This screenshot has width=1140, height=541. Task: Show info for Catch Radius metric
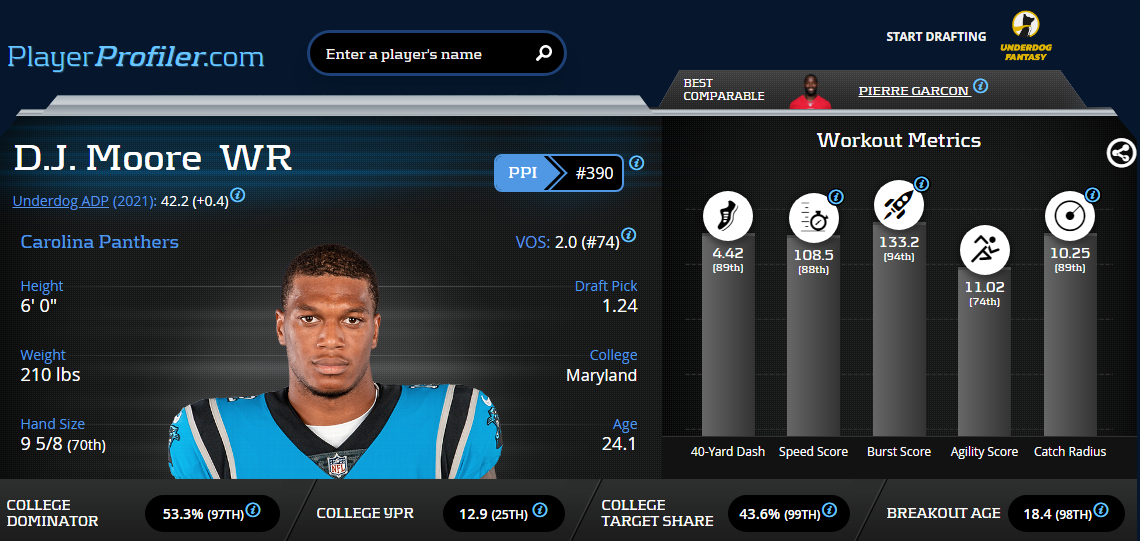click(1093, 195)
